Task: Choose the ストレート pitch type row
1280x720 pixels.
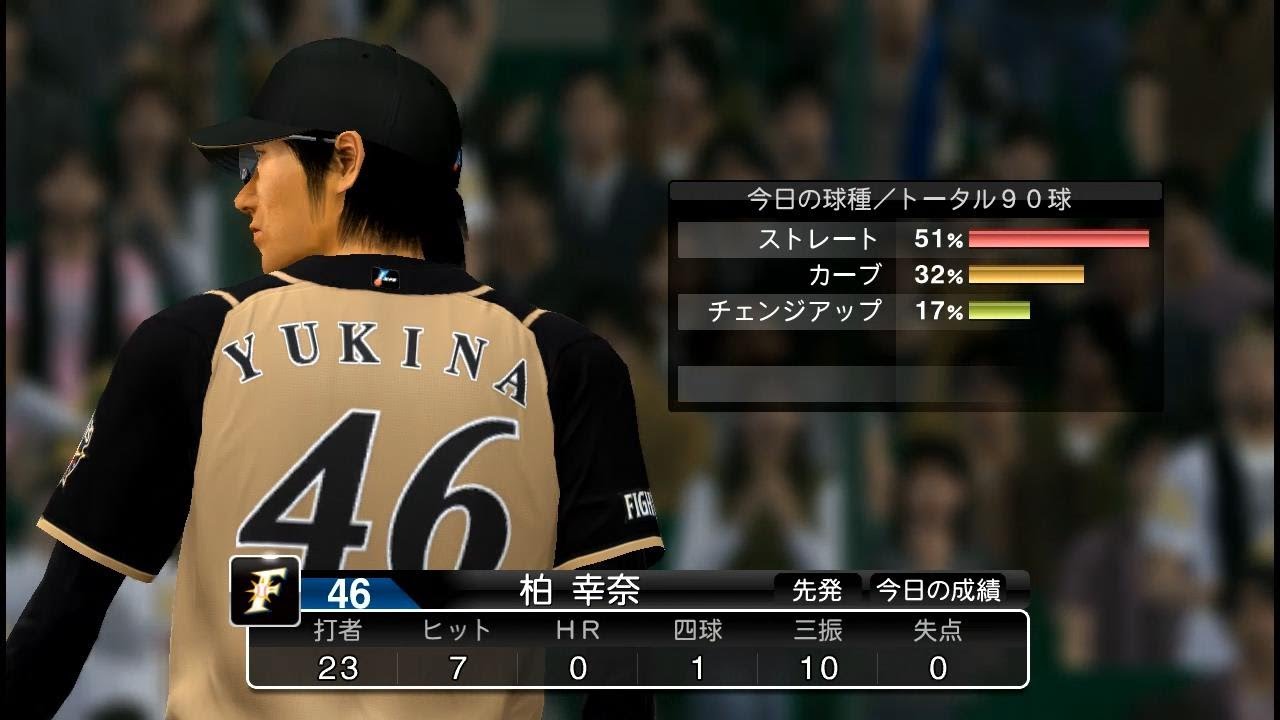Action: 914,239
